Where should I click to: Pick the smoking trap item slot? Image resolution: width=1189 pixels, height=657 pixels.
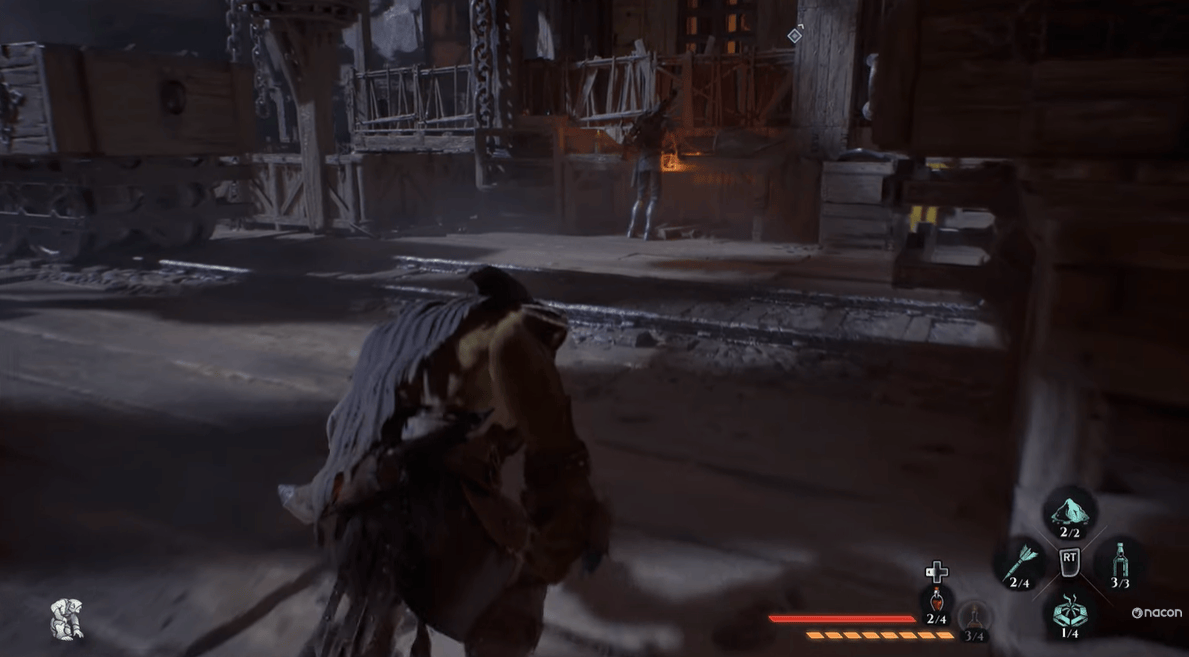1069,611
